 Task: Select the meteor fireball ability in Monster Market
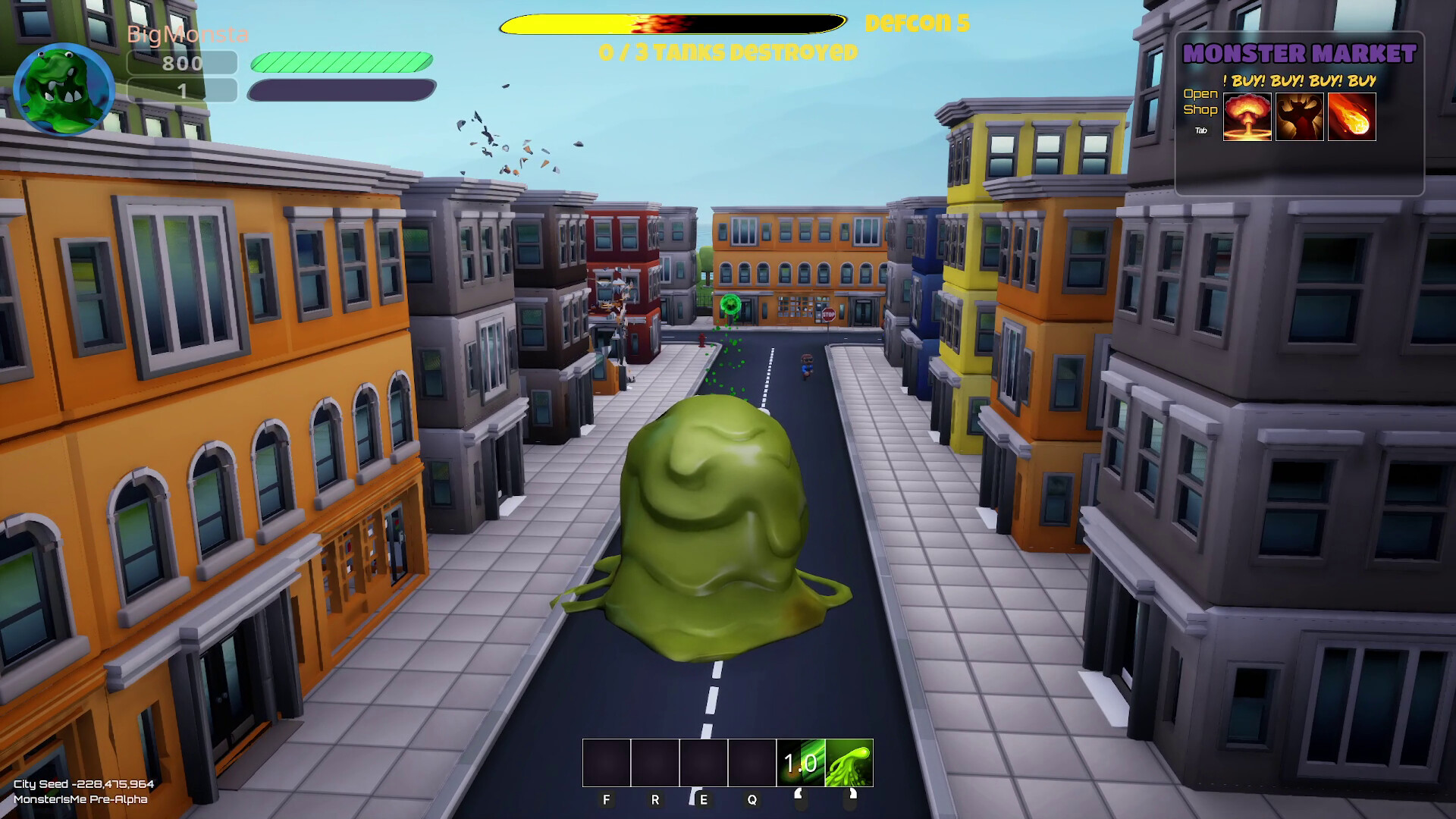click(x=1354, y=116)
